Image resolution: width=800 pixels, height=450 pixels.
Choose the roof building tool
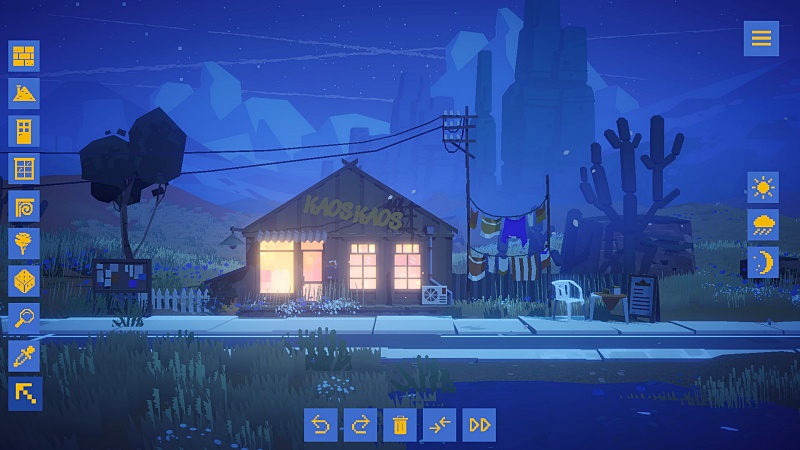(24, 93)
